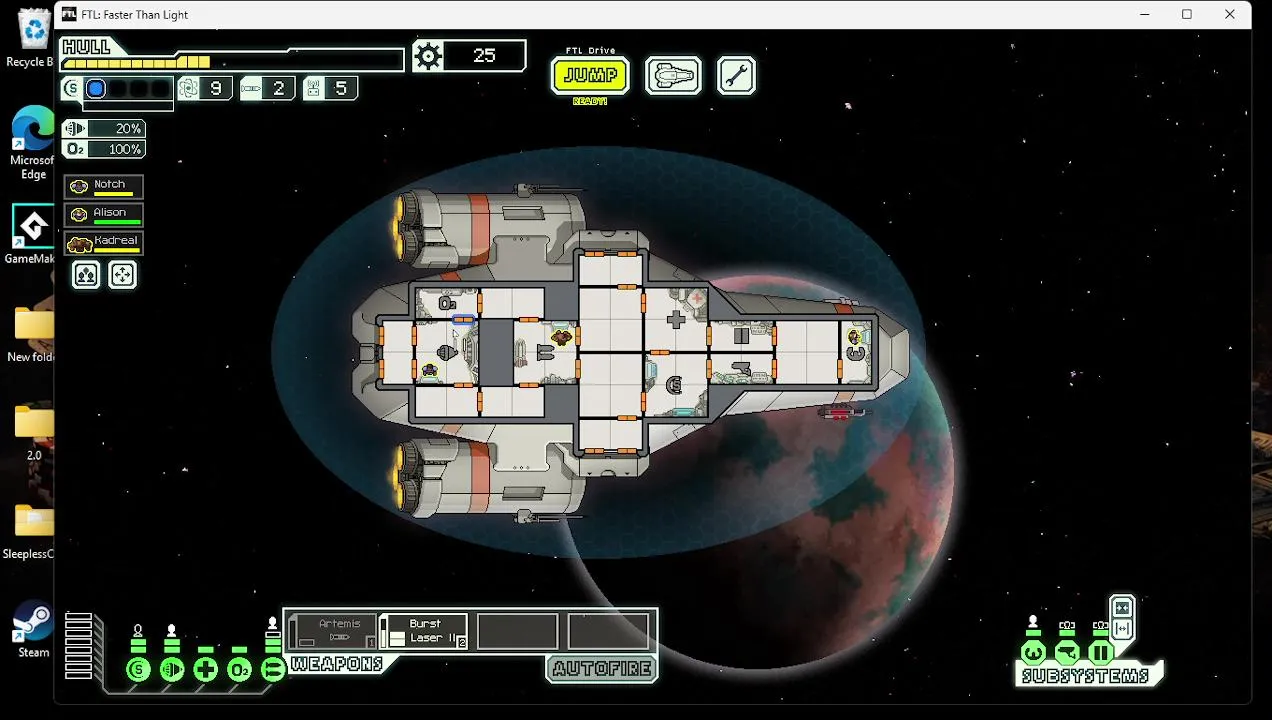Toggle the AUTOFIRE button
Image resolution: width=1272 pixels, height=720 pixels.
(x=602, y=669)
